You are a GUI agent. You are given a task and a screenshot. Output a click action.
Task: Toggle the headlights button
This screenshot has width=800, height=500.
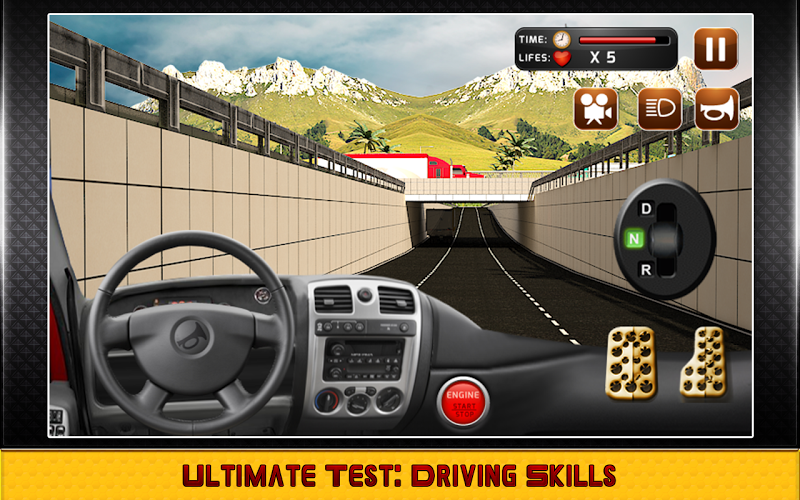pos(660,109)
